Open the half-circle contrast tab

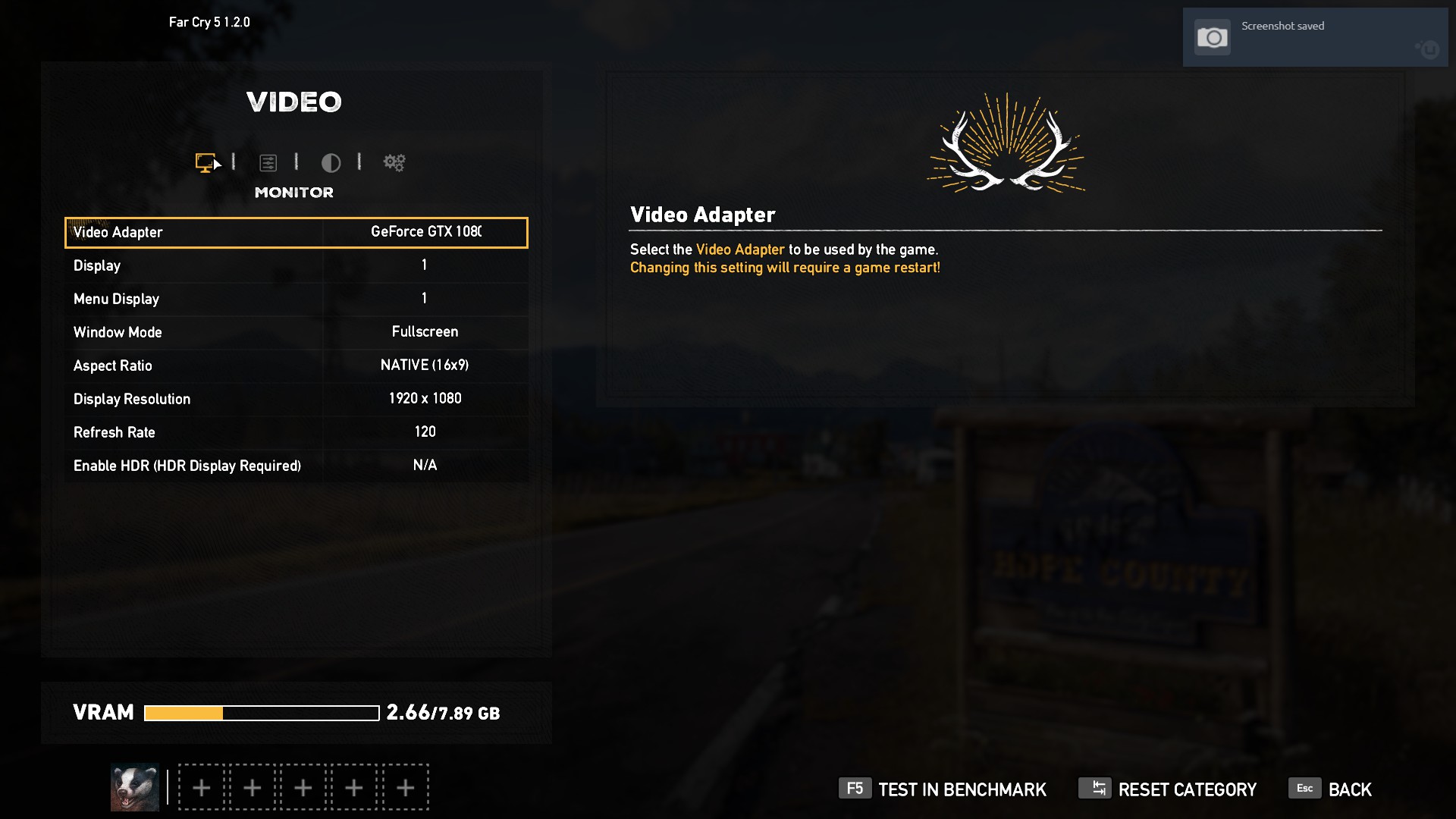(x=331, y=162)
